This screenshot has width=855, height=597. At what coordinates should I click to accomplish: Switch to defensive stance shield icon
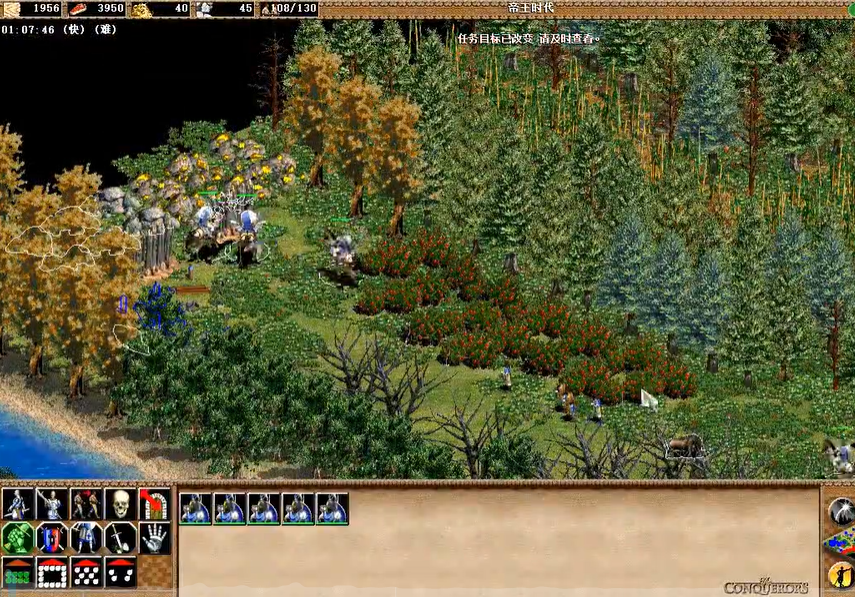coord(52,538)
